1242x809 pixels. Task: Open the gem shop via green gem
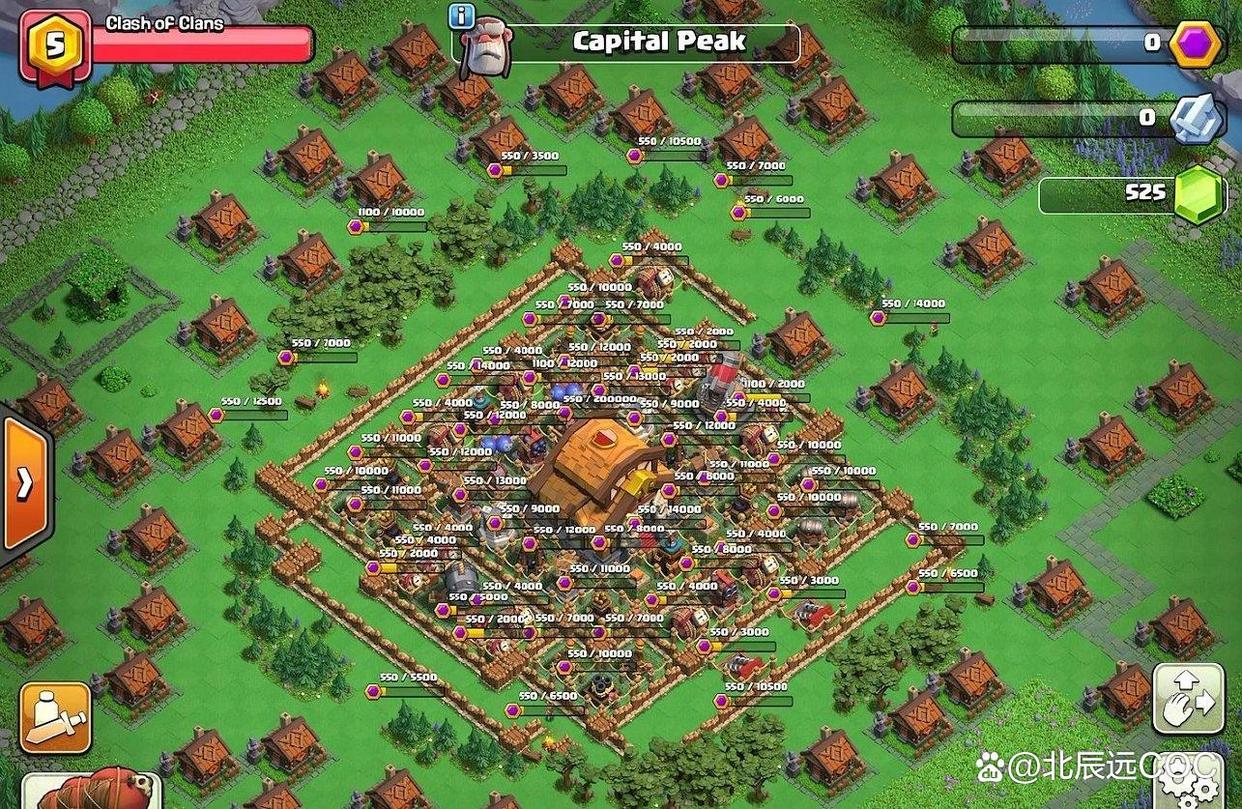[x=1196, y=195]
